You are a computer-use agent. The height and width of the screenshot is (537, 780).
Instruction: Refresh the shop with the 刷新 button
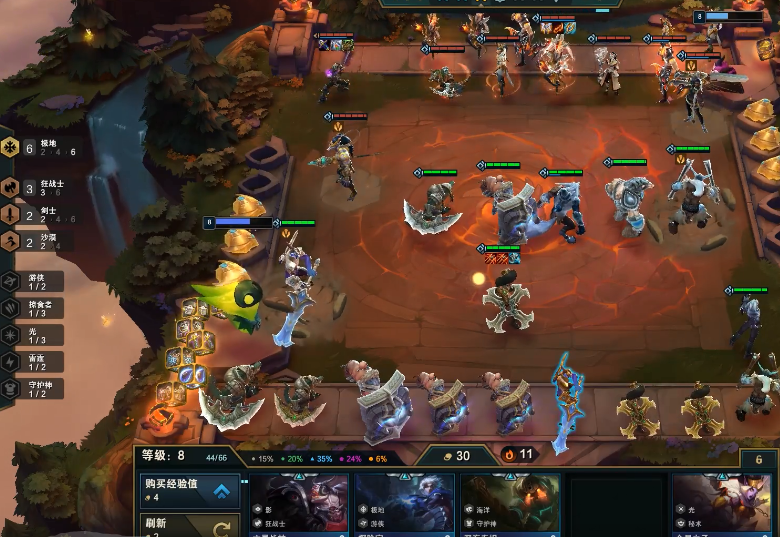point(190,525)
